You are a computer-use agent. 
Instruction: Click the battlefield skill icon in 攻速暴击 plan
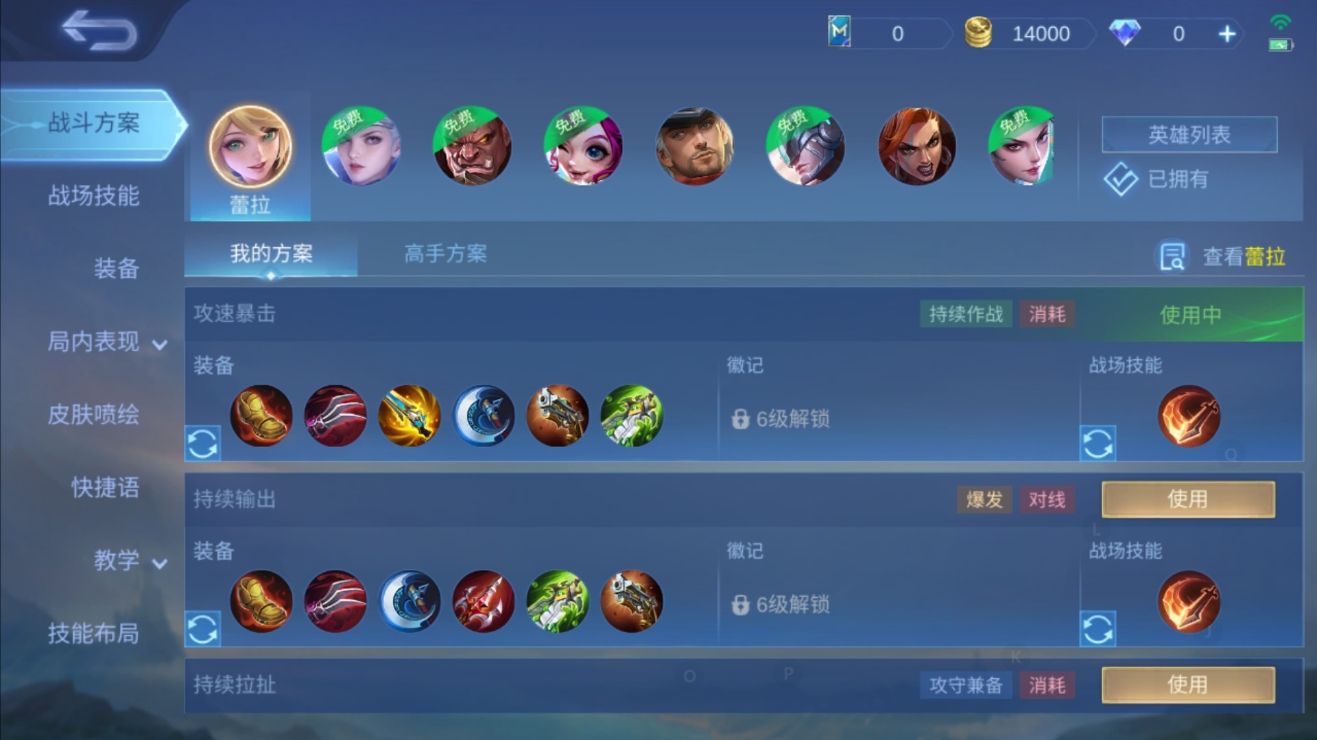(1189, 418)
